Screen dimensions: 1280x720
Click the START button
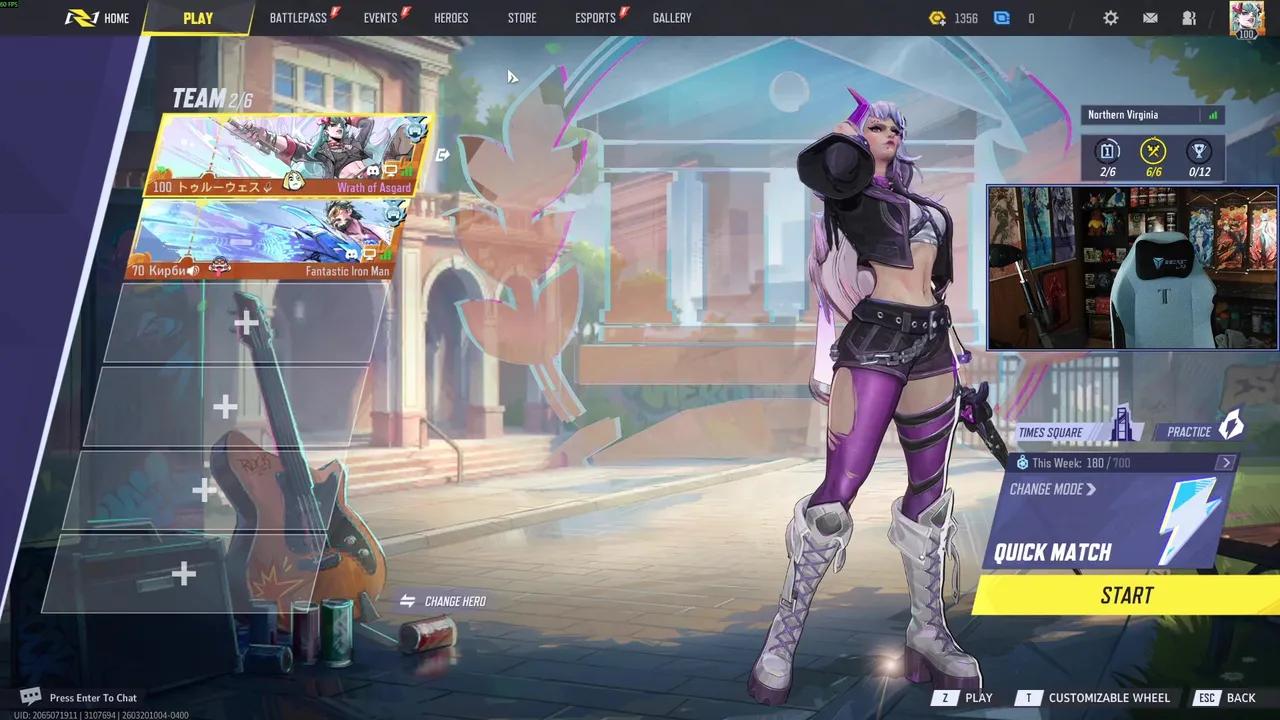1127,595
